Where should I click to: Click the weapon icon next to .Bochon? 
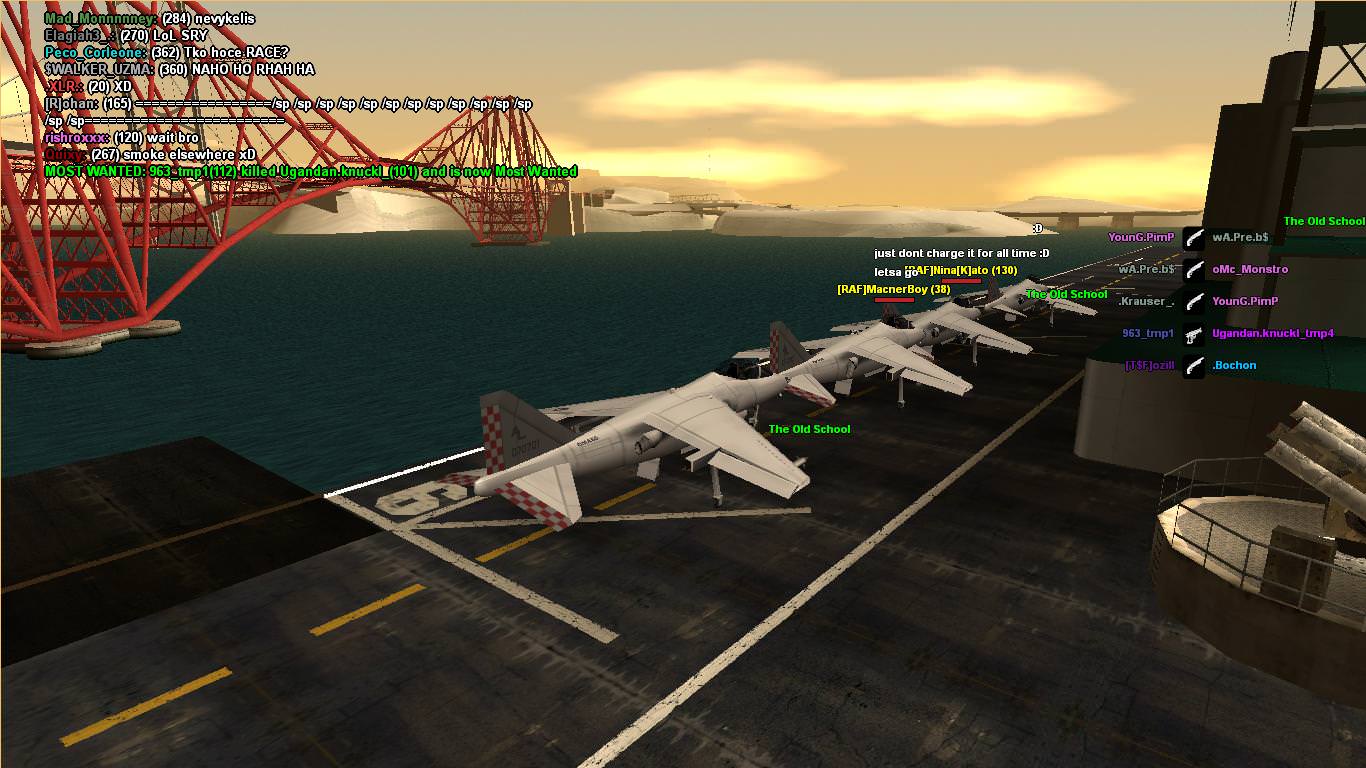(x=1194, y=366)
